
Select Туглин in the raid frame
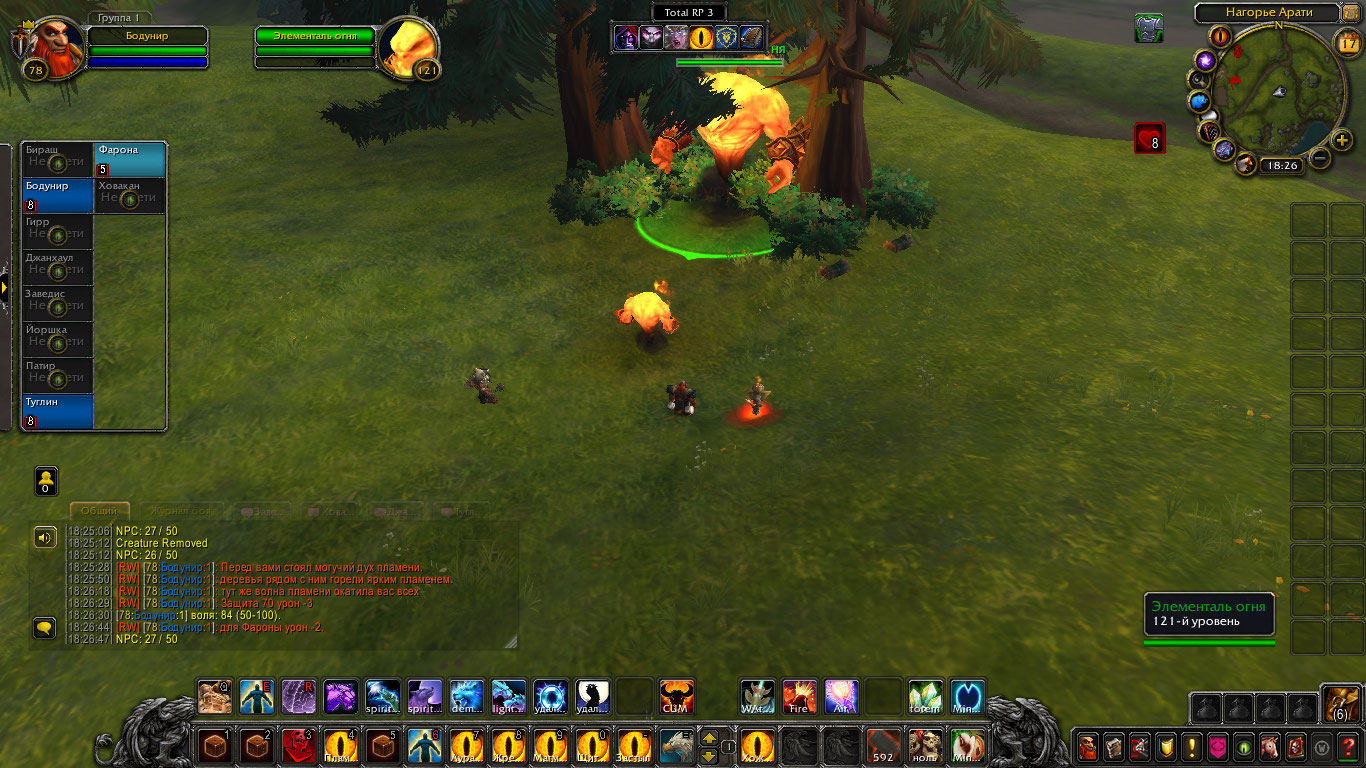(58, 411)
